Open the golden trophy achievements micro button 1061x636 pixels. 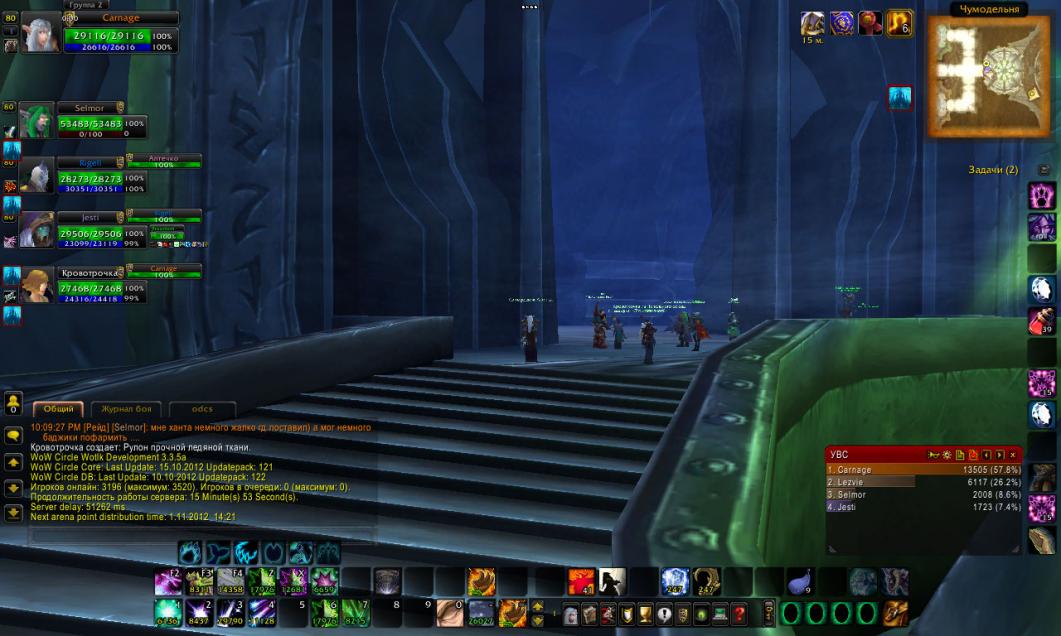pyautogui.click(x=645, y=613)
